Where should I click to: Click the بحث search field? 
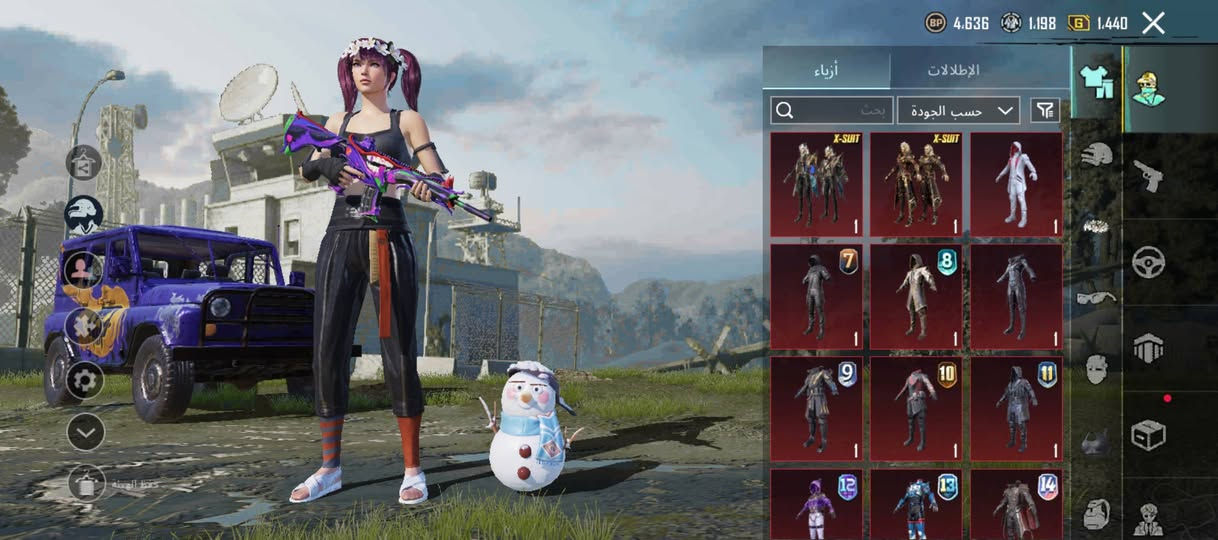[831, 110]
